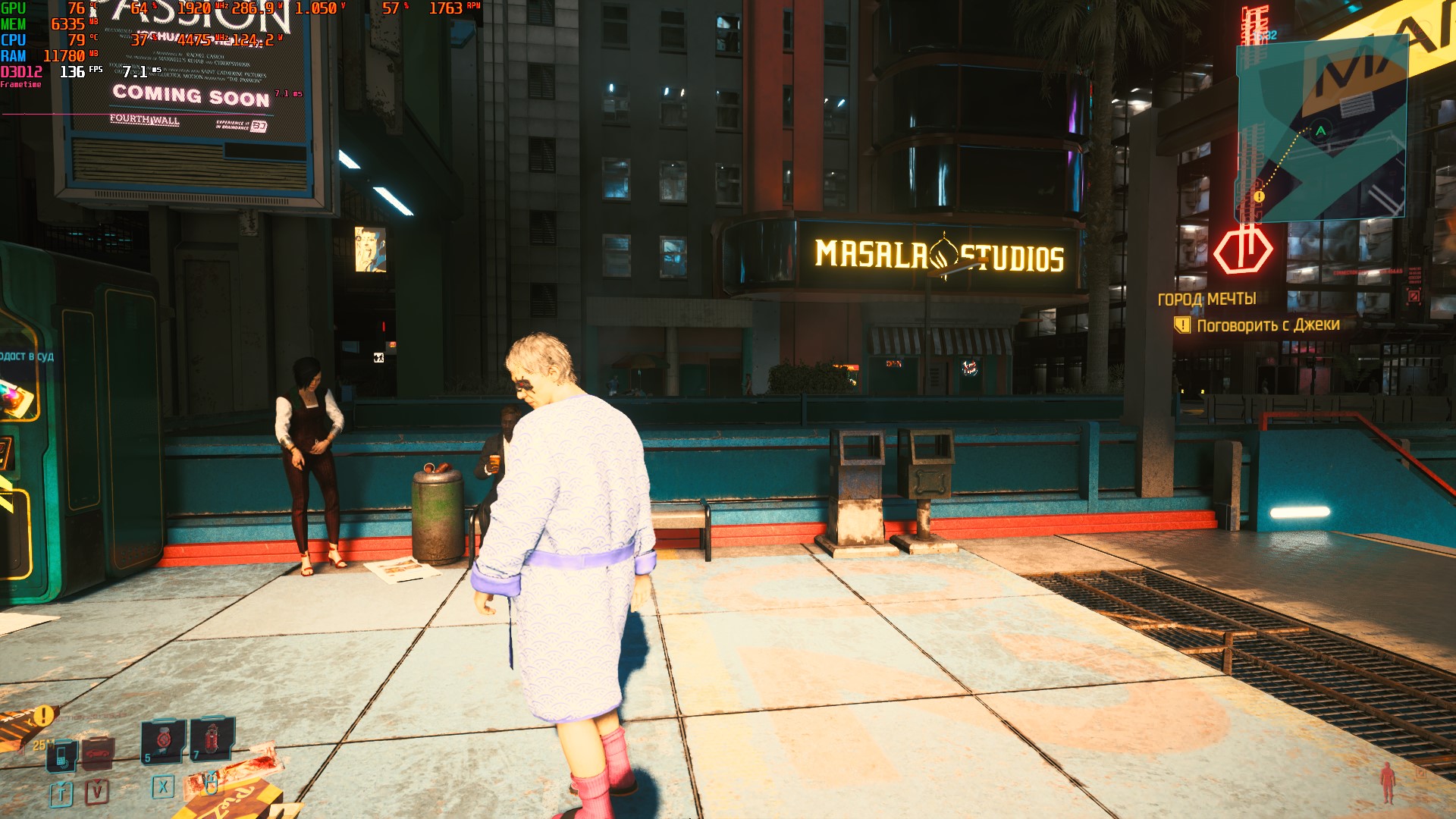The width and height of the screenshot is (1456, 819).
Task: Open the phone quick-access slot
Action: [x=61, y=755]
